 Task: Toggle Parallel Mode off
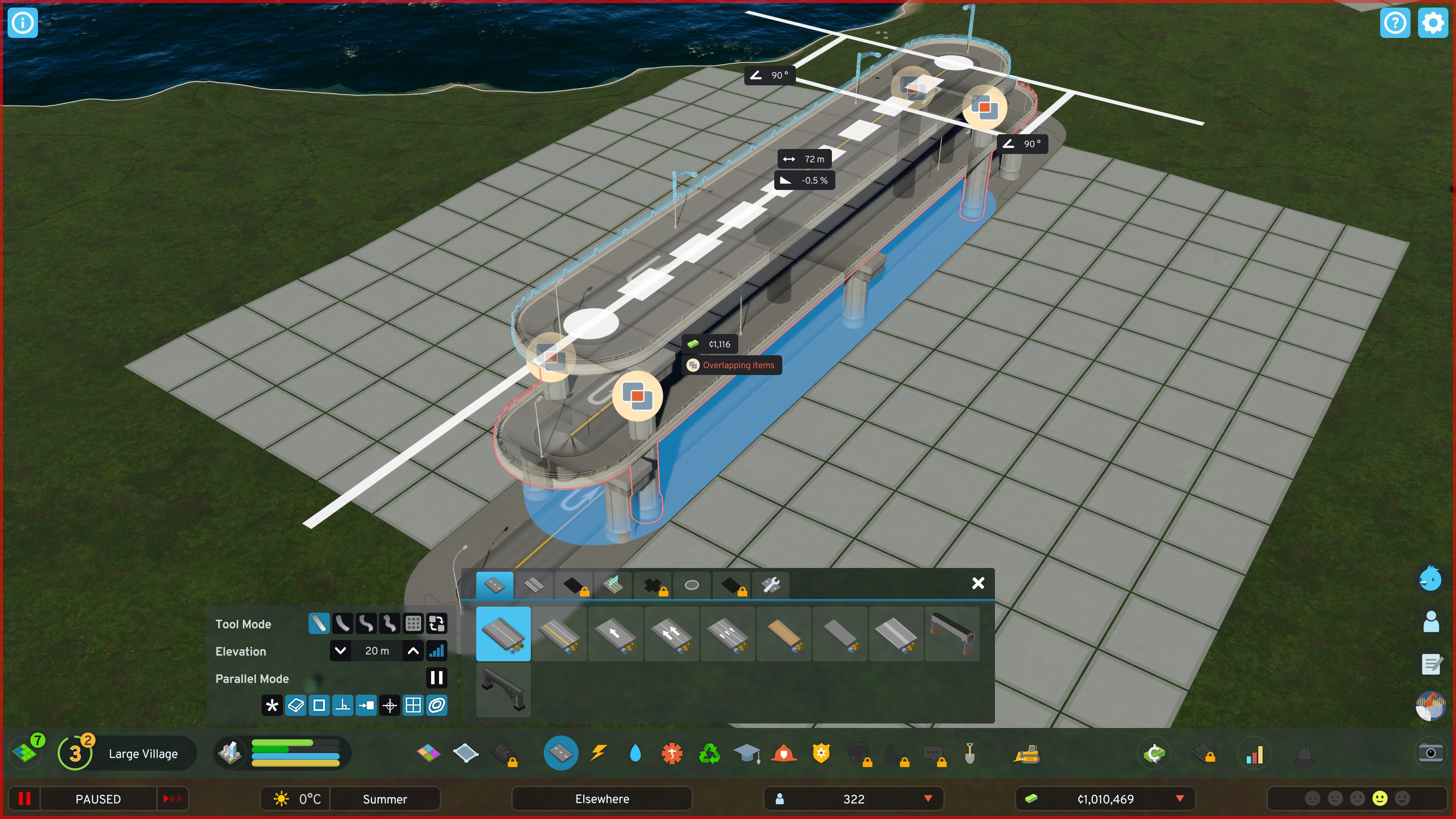click(436, 678)
